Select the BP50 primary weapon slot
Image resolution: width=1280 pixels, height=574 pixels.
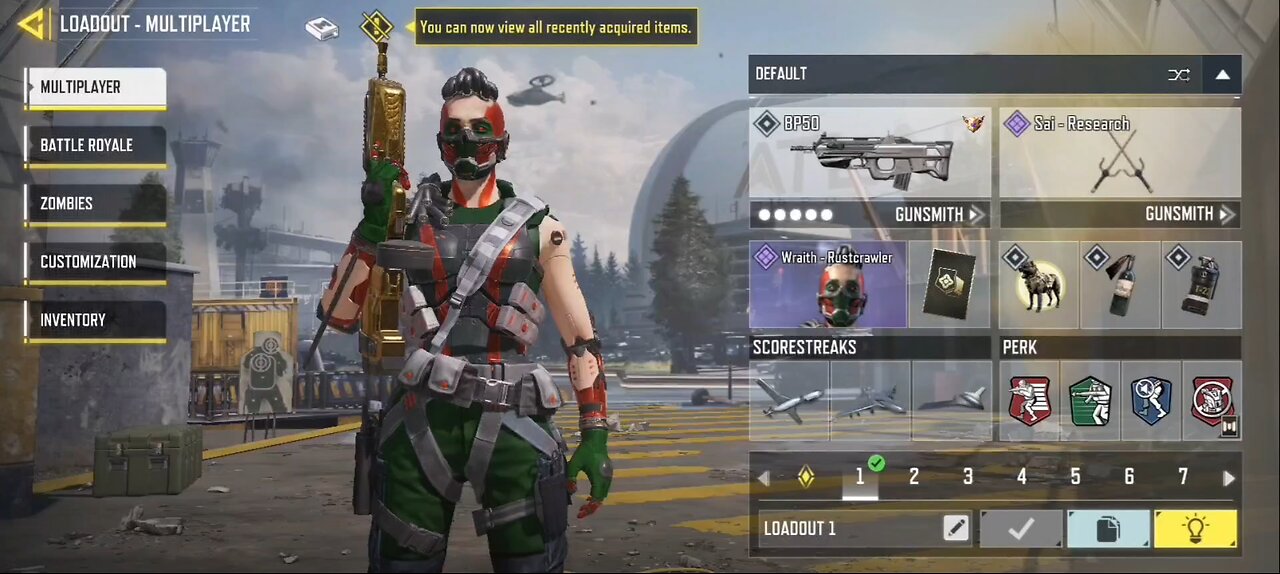869,153
